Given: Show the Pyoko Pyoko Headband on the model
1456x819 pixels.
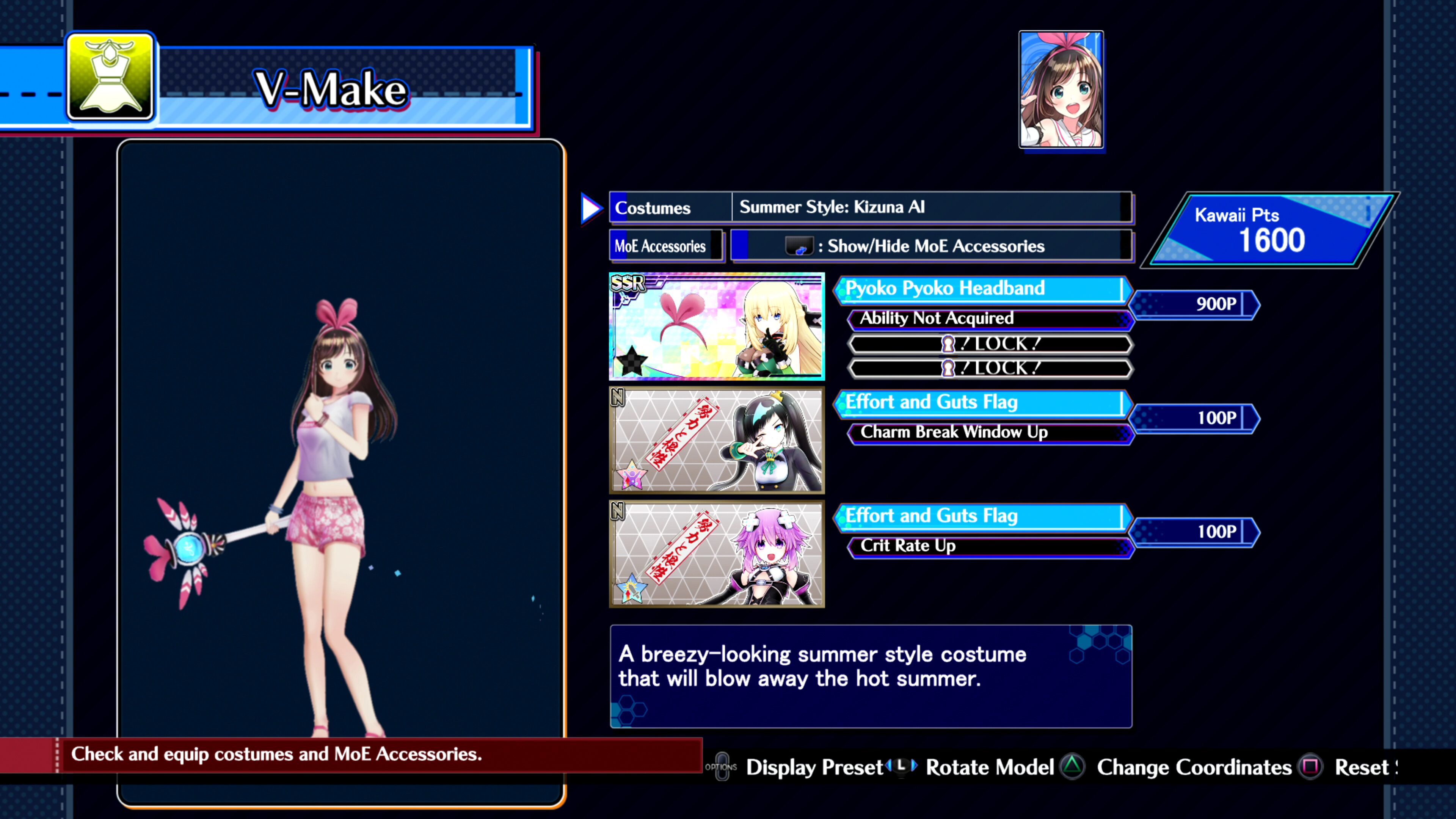Looking at the screenshot, I should point(716,328).
